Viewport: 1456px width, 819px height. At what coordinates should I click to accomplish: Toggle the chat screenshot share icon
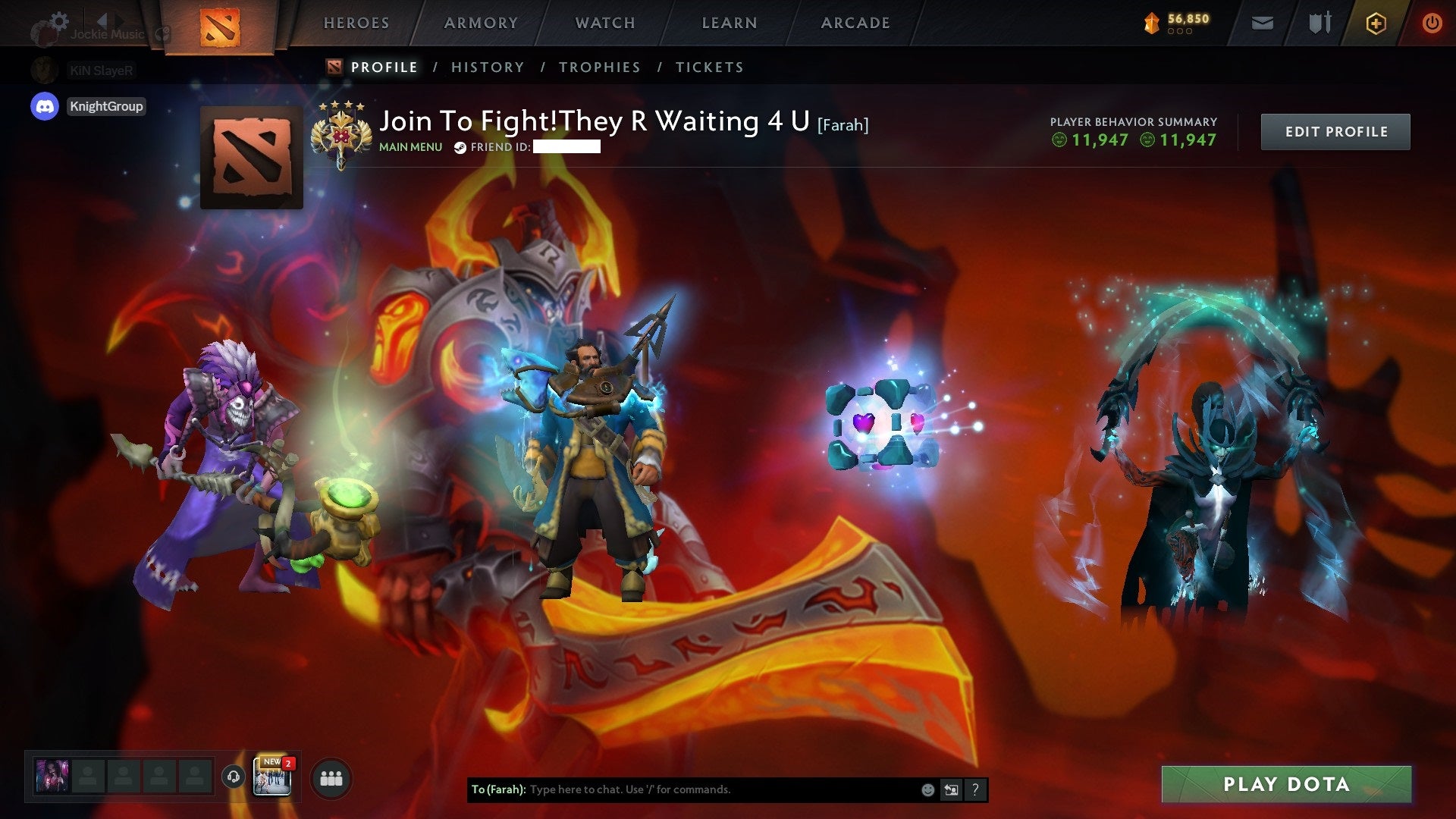pos(951,789)
